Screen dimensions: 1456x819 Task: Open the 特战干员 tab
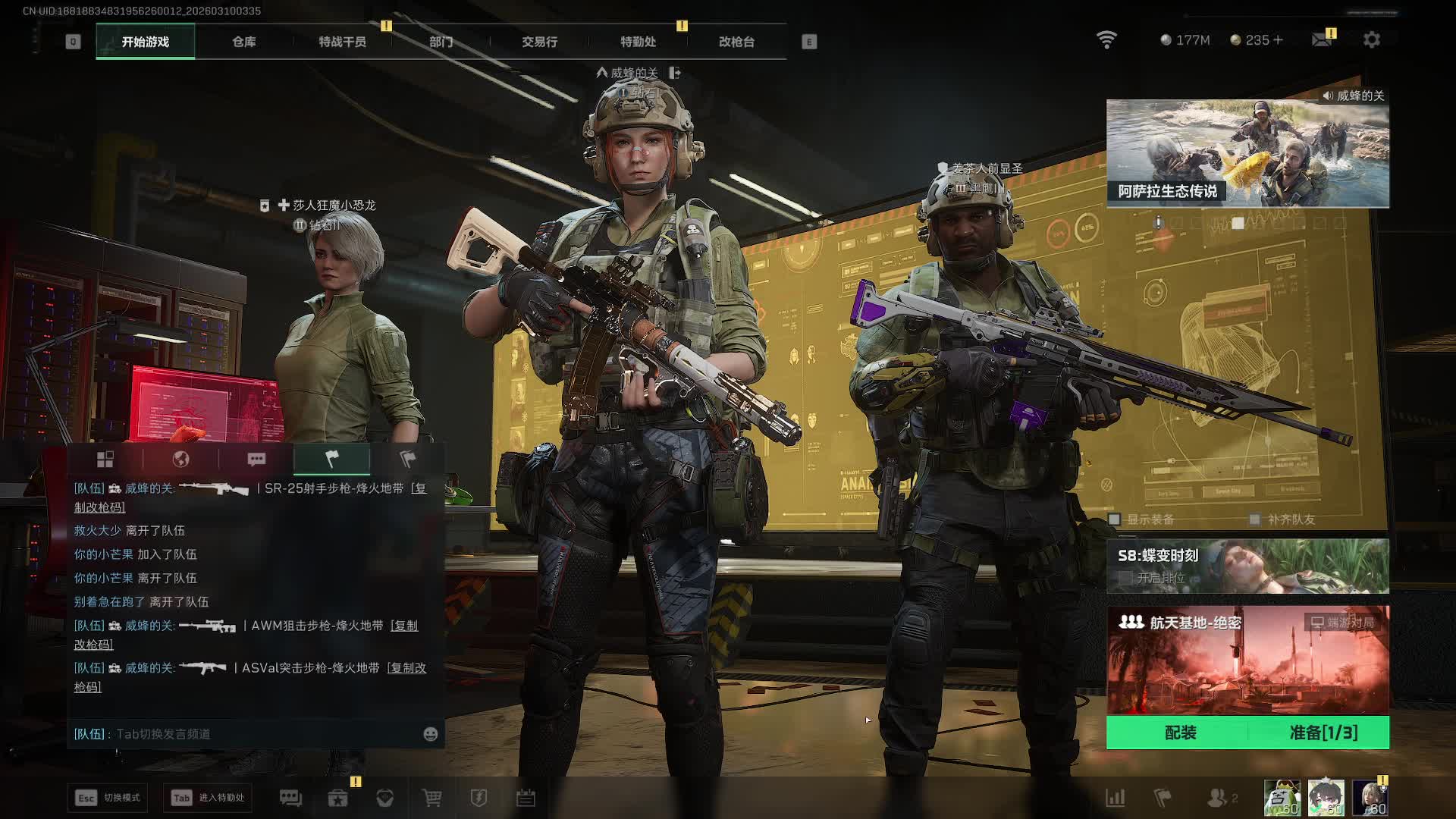[342, 42]
